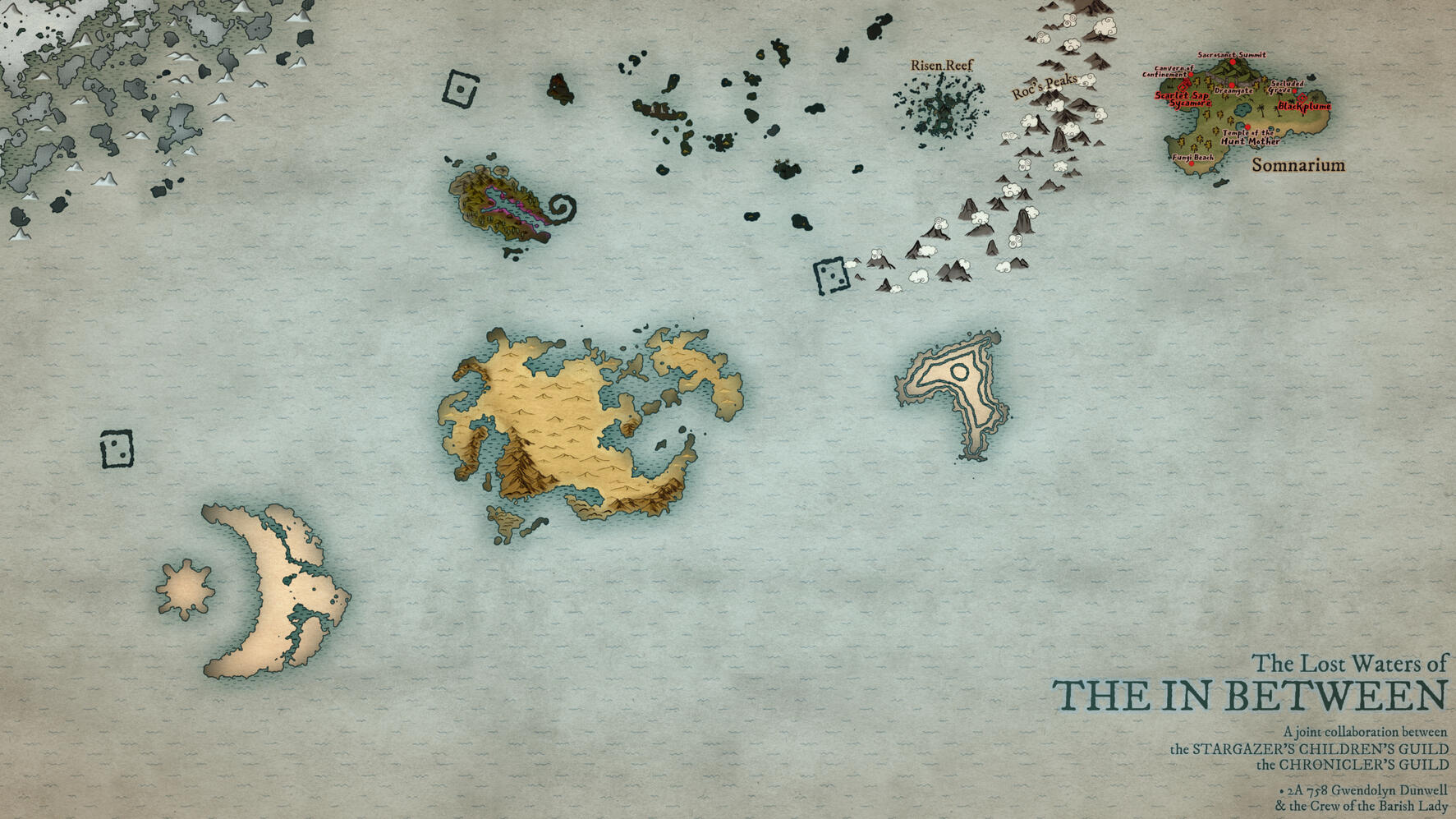The width and height of the screenshot is (1456, 819).
Task: Click the three-dot dice map marker
Action: pyautogui.click(x=831, y=275)
